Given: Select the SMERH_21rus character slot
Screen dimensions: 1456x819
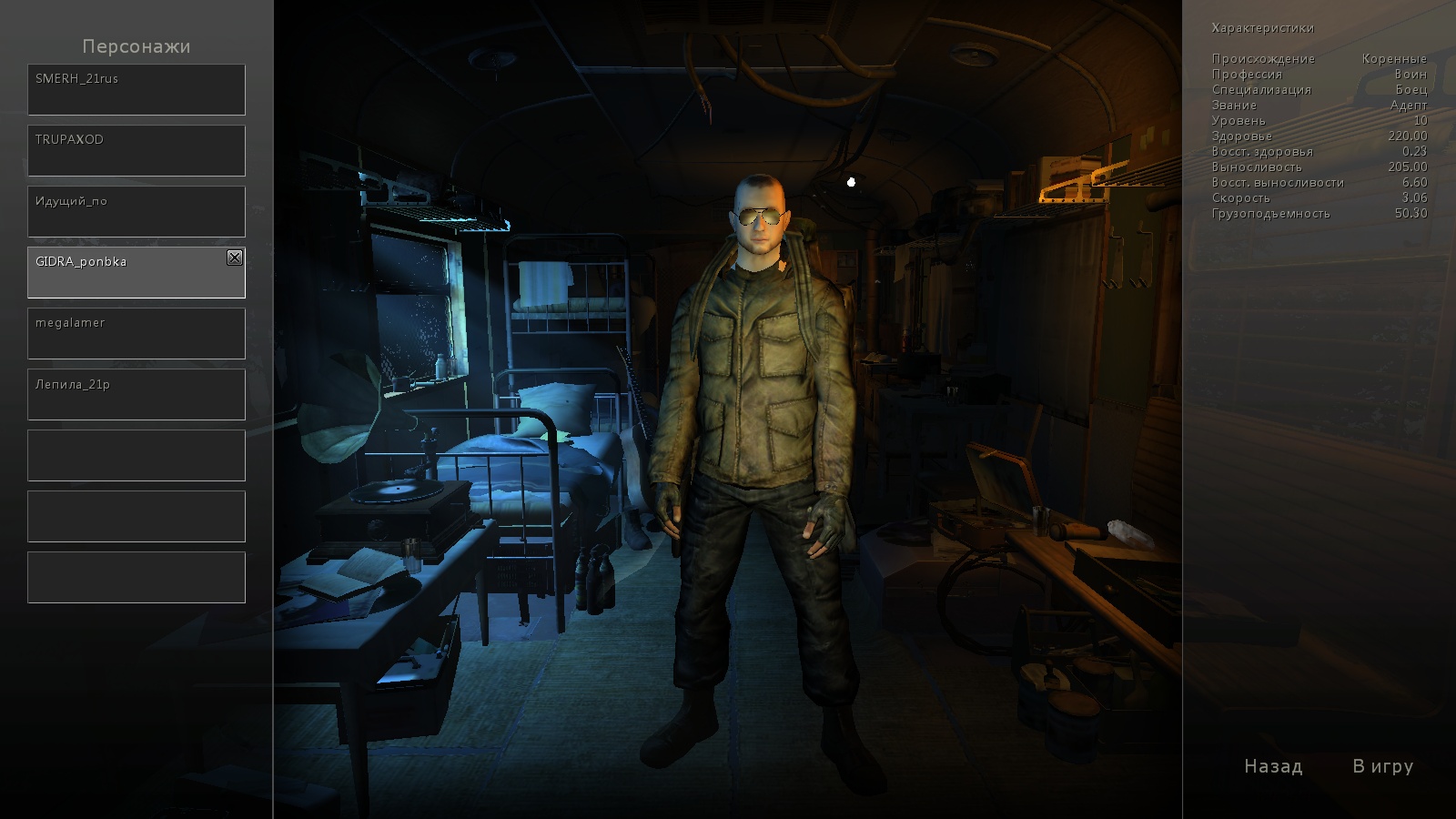Looking at the screenshot, I should (136, 89).
